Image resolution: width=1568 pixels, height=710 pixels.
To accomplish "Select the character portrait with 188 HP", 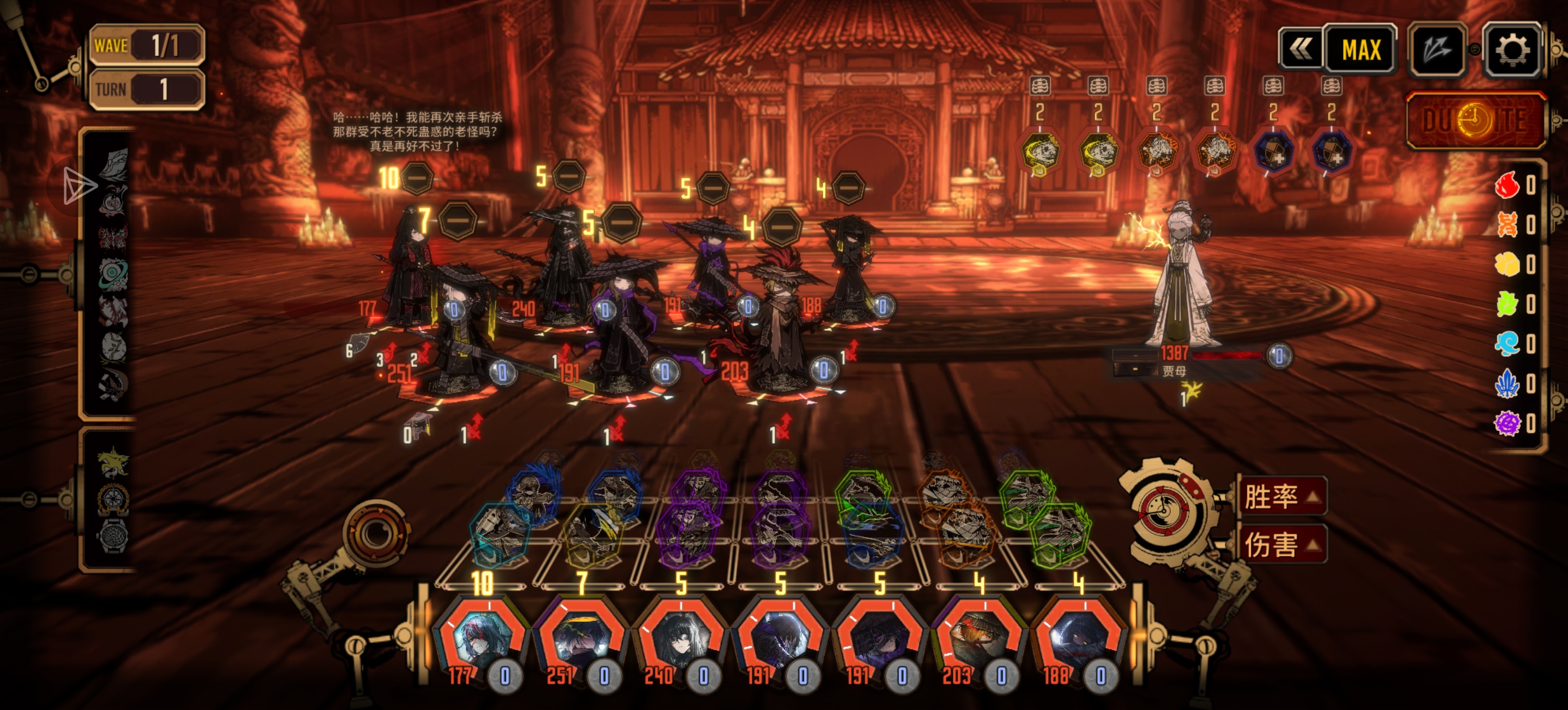I will [1078, 641].
